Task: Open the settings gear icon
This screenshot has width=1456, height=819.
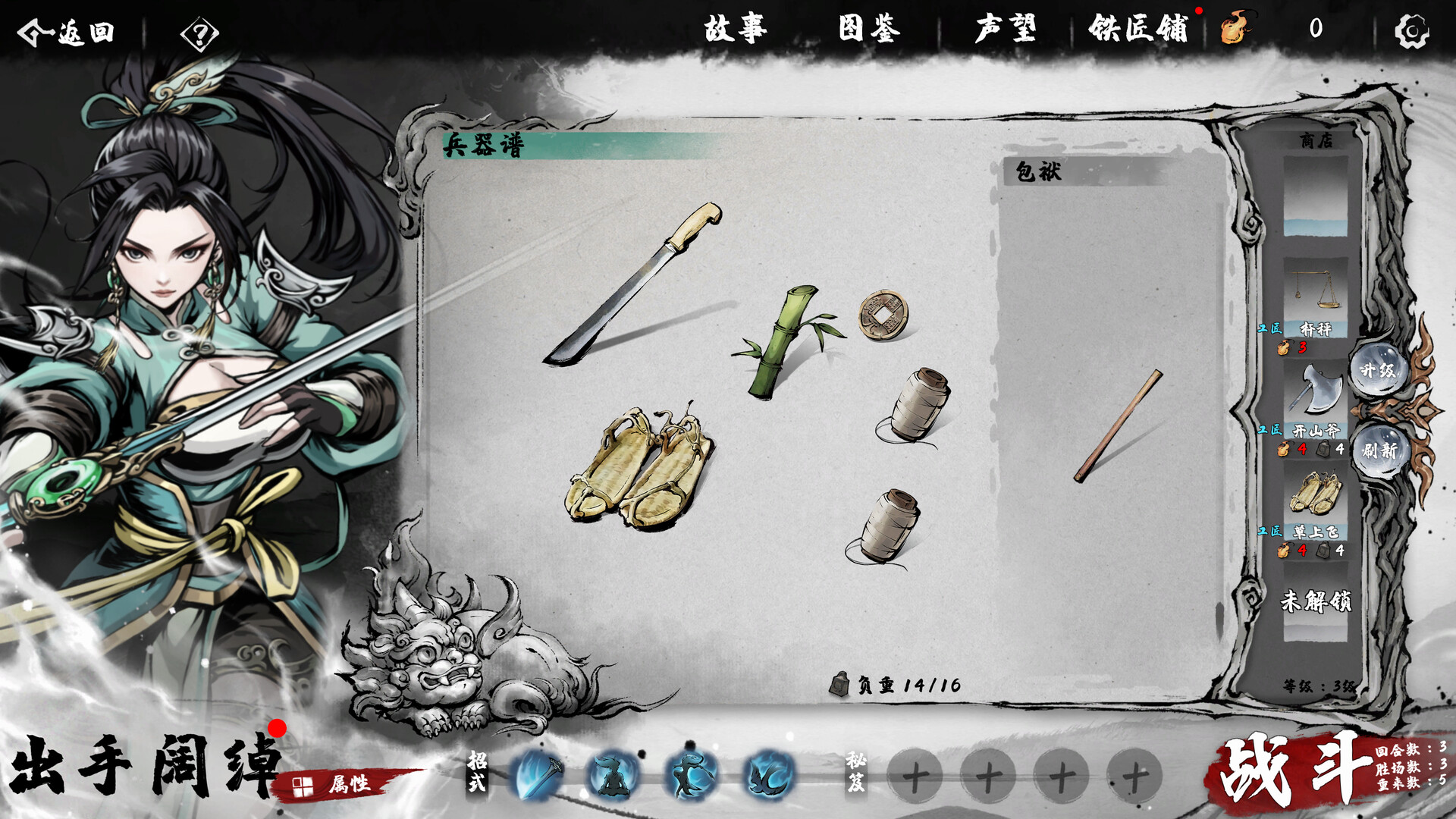Action: [1412, 30]
